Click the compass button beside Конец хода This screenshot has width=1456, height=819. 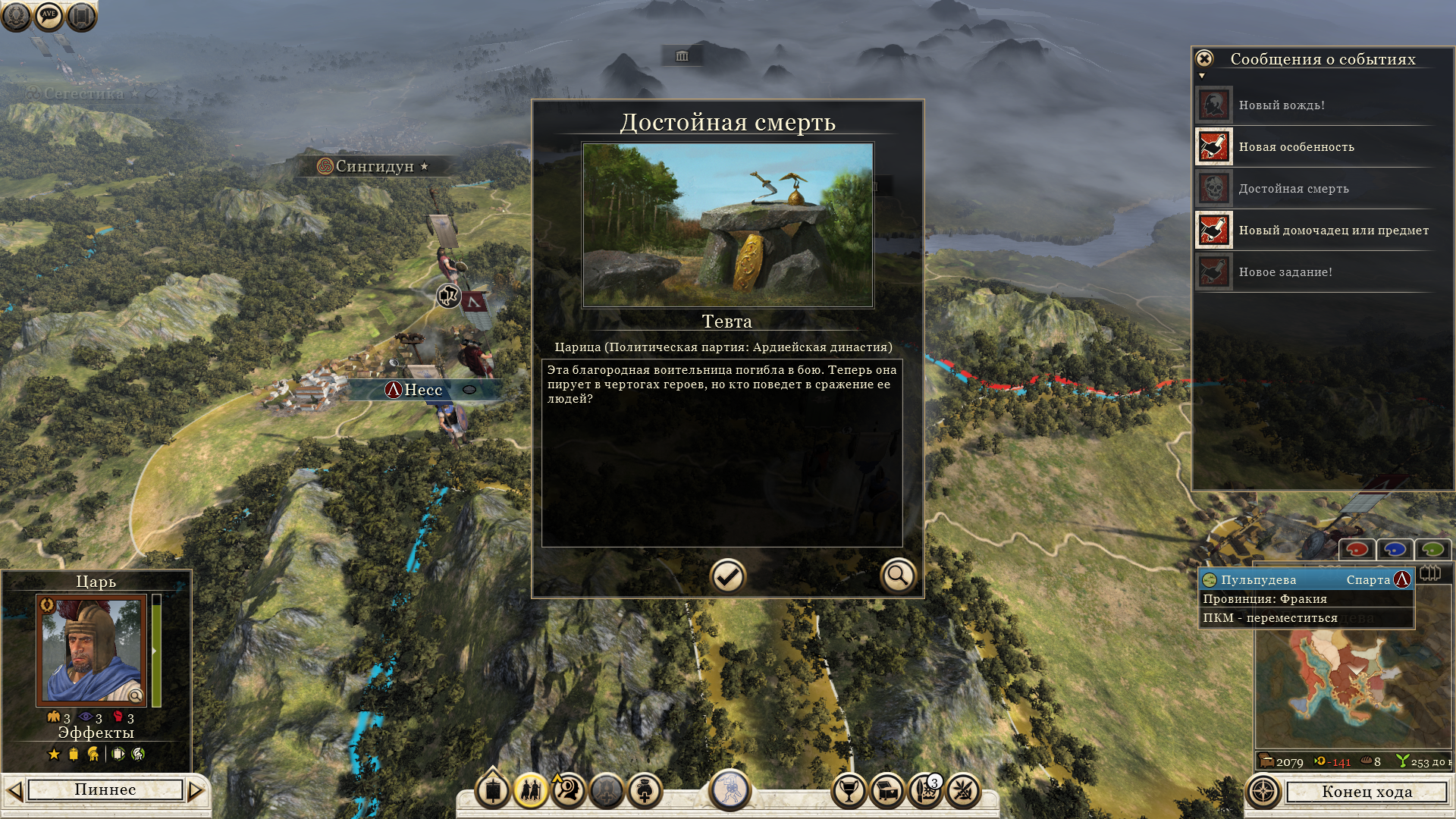(1263, 792)
